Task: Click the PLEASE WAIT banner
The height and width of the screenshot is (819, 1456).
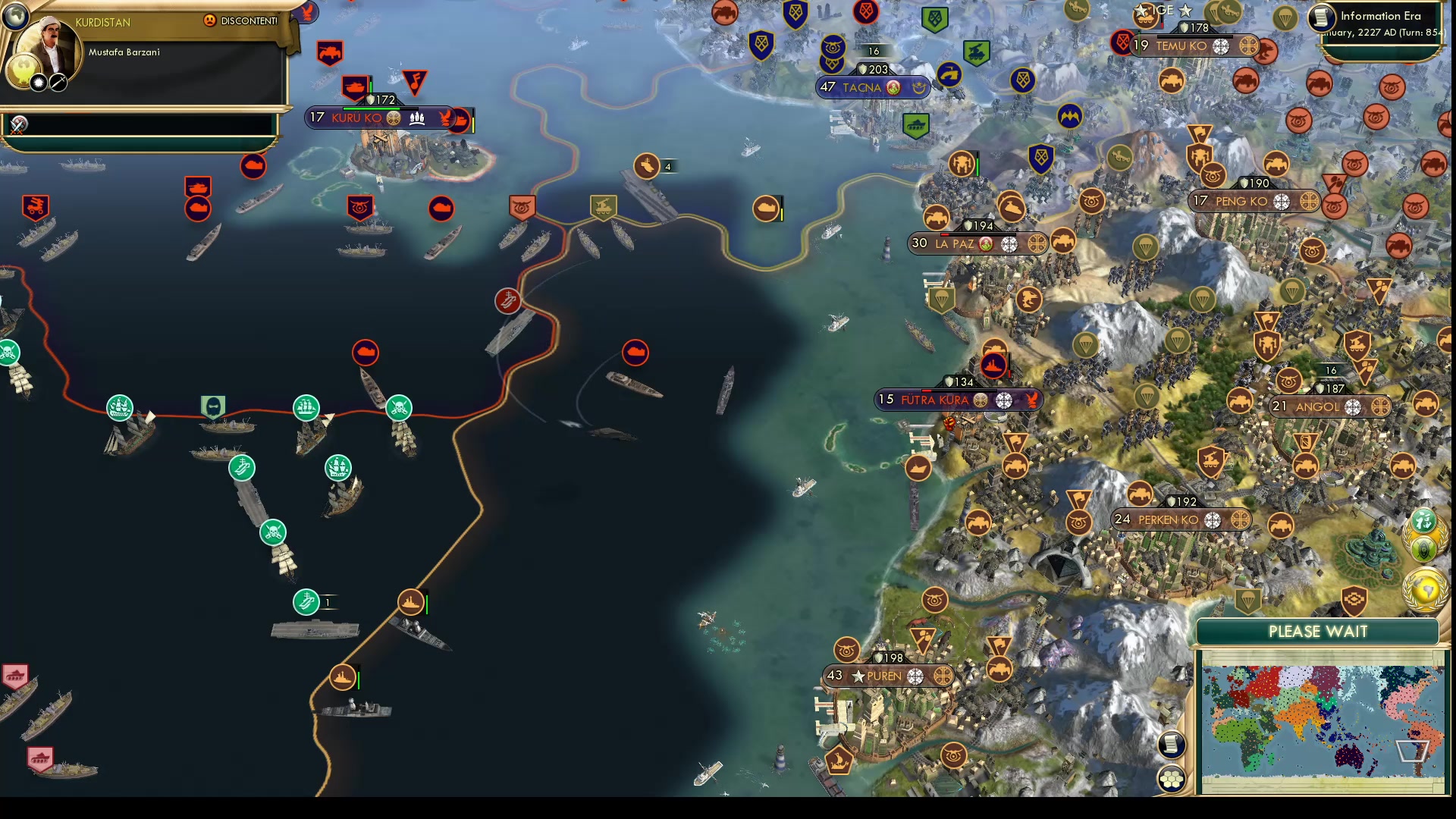Action: click(x=1316, y=631)
